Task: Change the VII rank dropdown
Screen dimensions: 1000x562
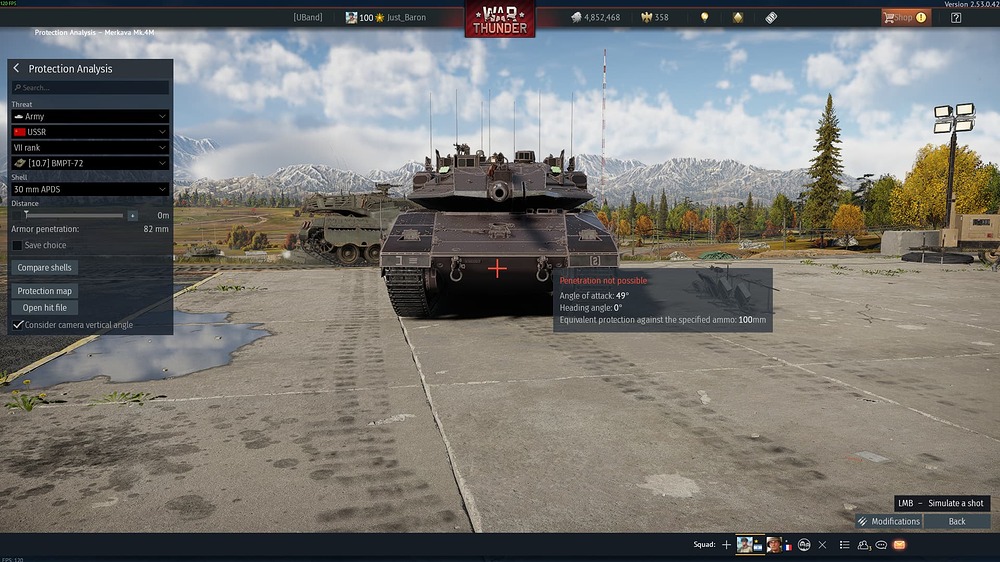Action: (x=90, y=147)
